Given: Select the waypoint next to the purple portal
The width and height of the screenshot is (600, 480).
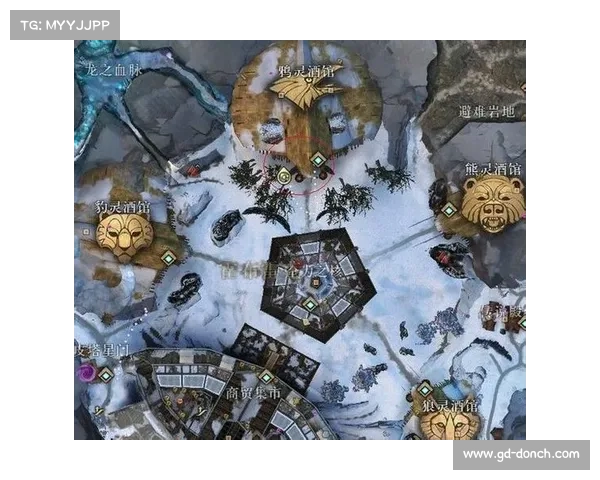Looking at the screenshot, I should tap(106, 374).
